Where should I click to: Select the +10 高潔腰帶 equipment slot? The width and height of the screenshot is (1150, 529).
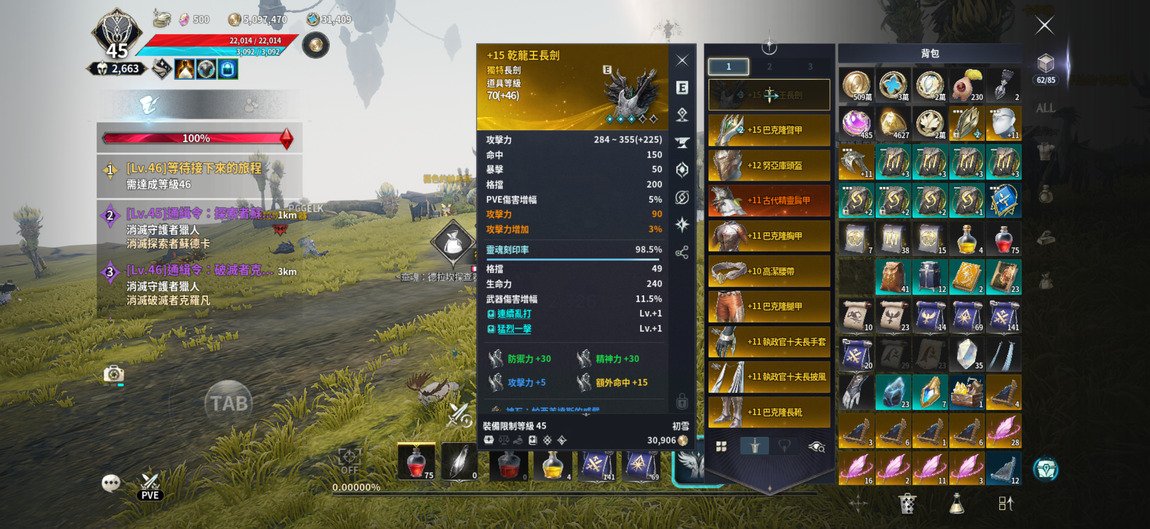click(x=769, y=271)
